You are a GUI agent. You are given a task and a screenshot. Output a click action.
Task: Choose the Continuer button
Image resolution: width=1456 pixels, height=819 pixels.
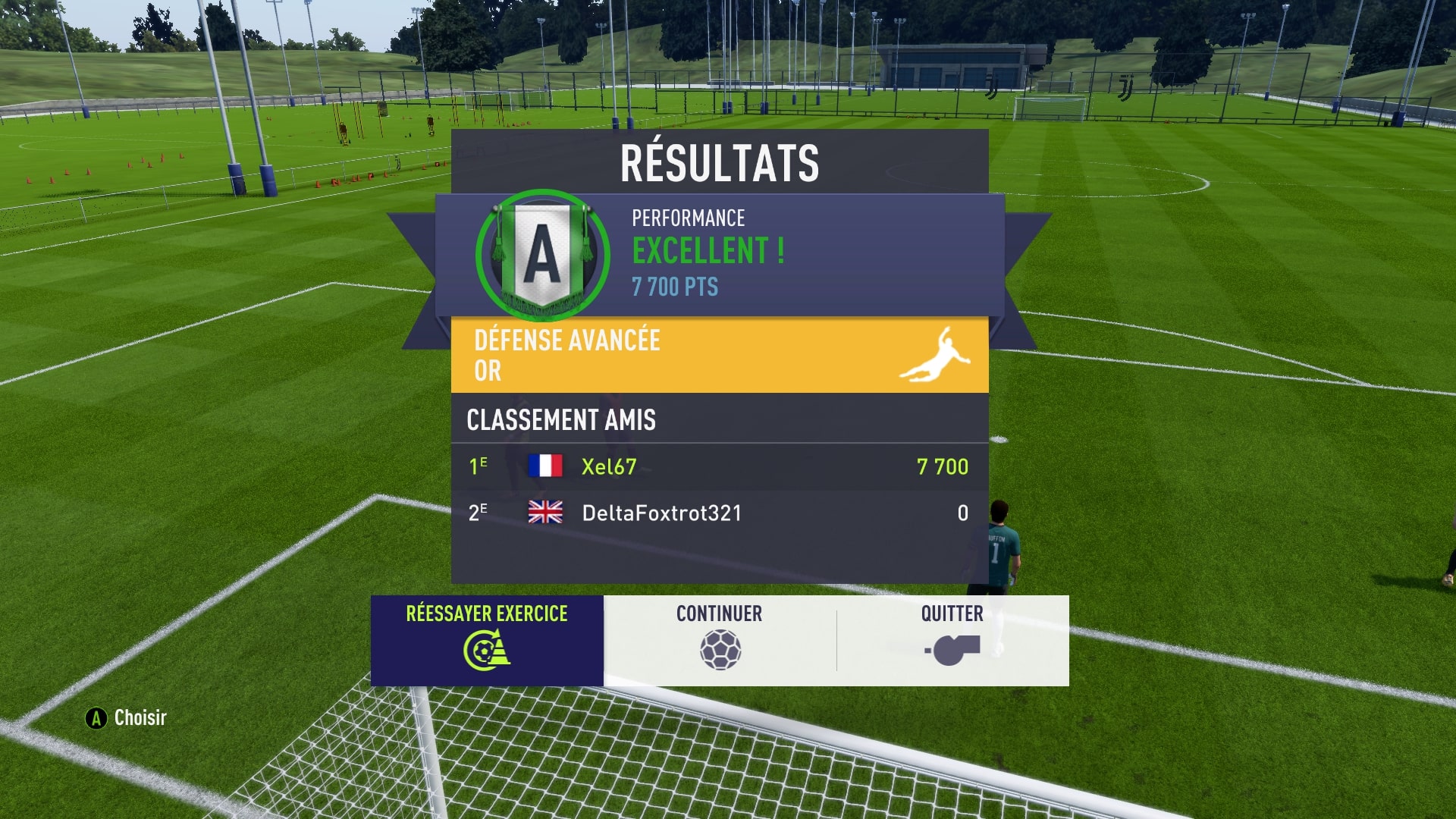point(720,640)
